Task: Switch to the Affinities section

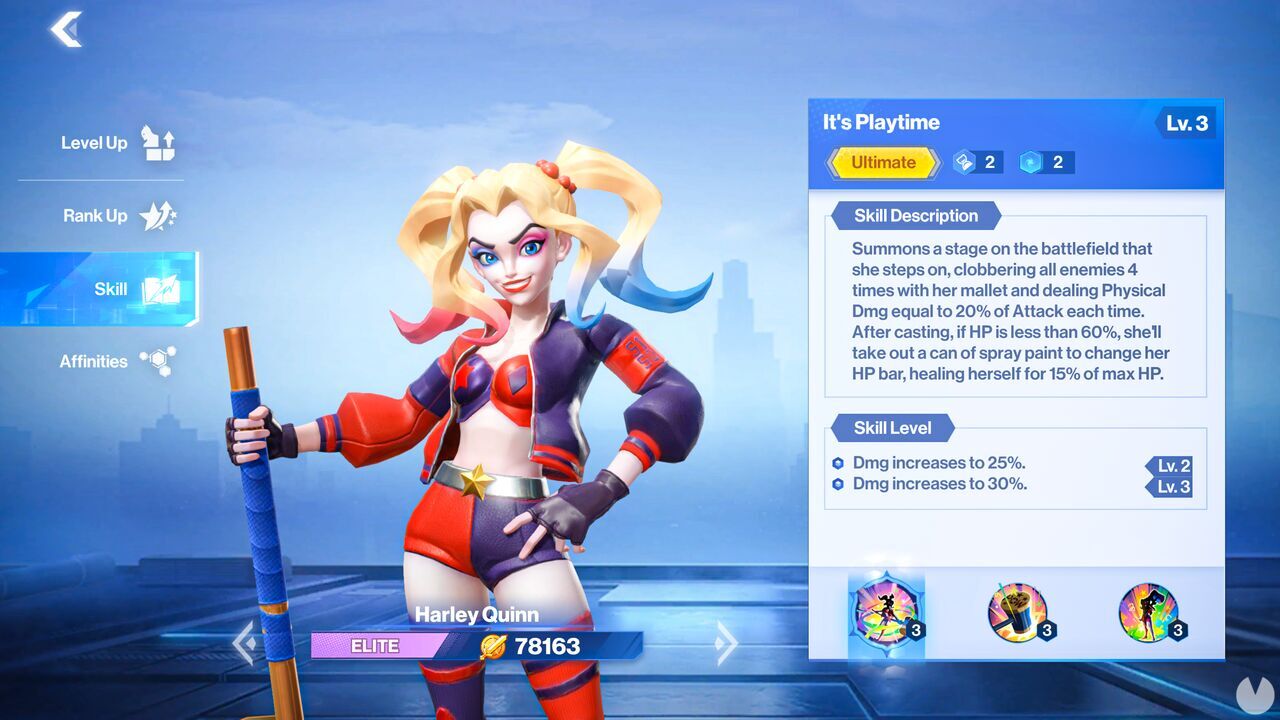Action: (x=95, y=361)
